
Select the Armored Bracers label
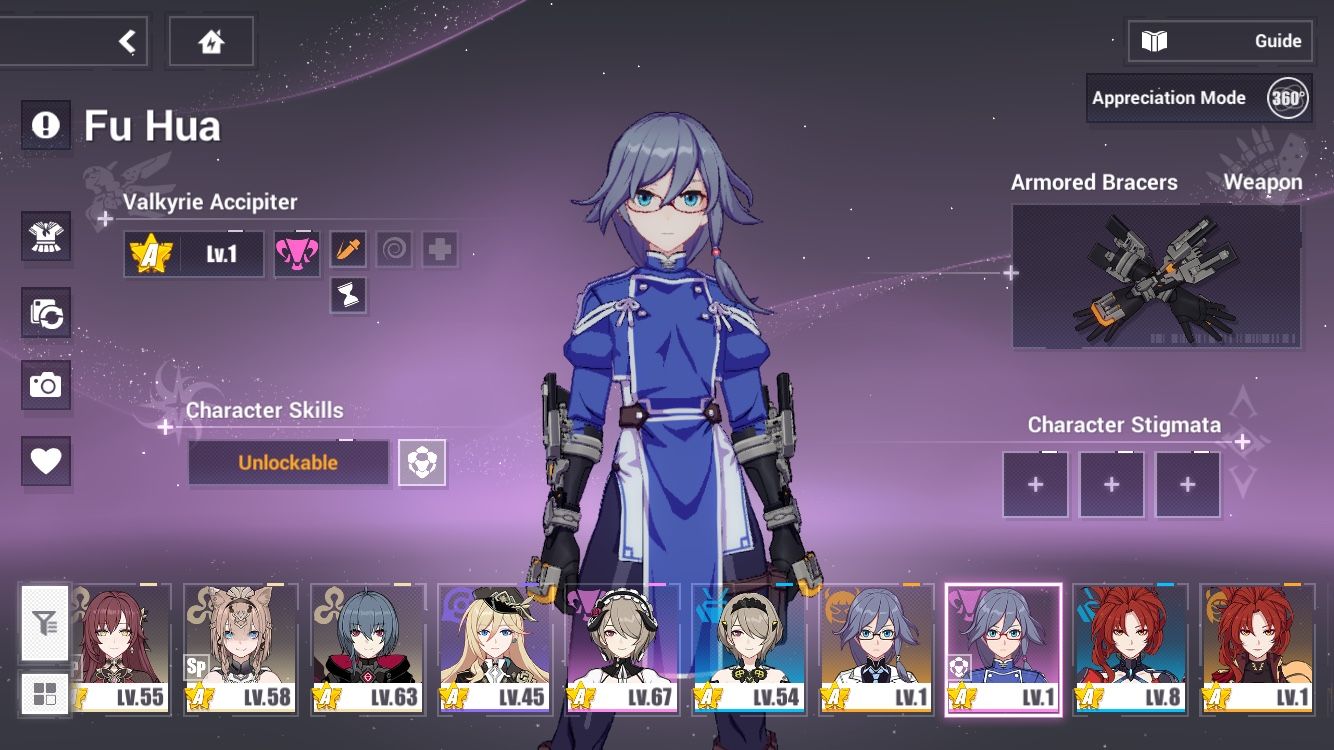click(1095, 182)
